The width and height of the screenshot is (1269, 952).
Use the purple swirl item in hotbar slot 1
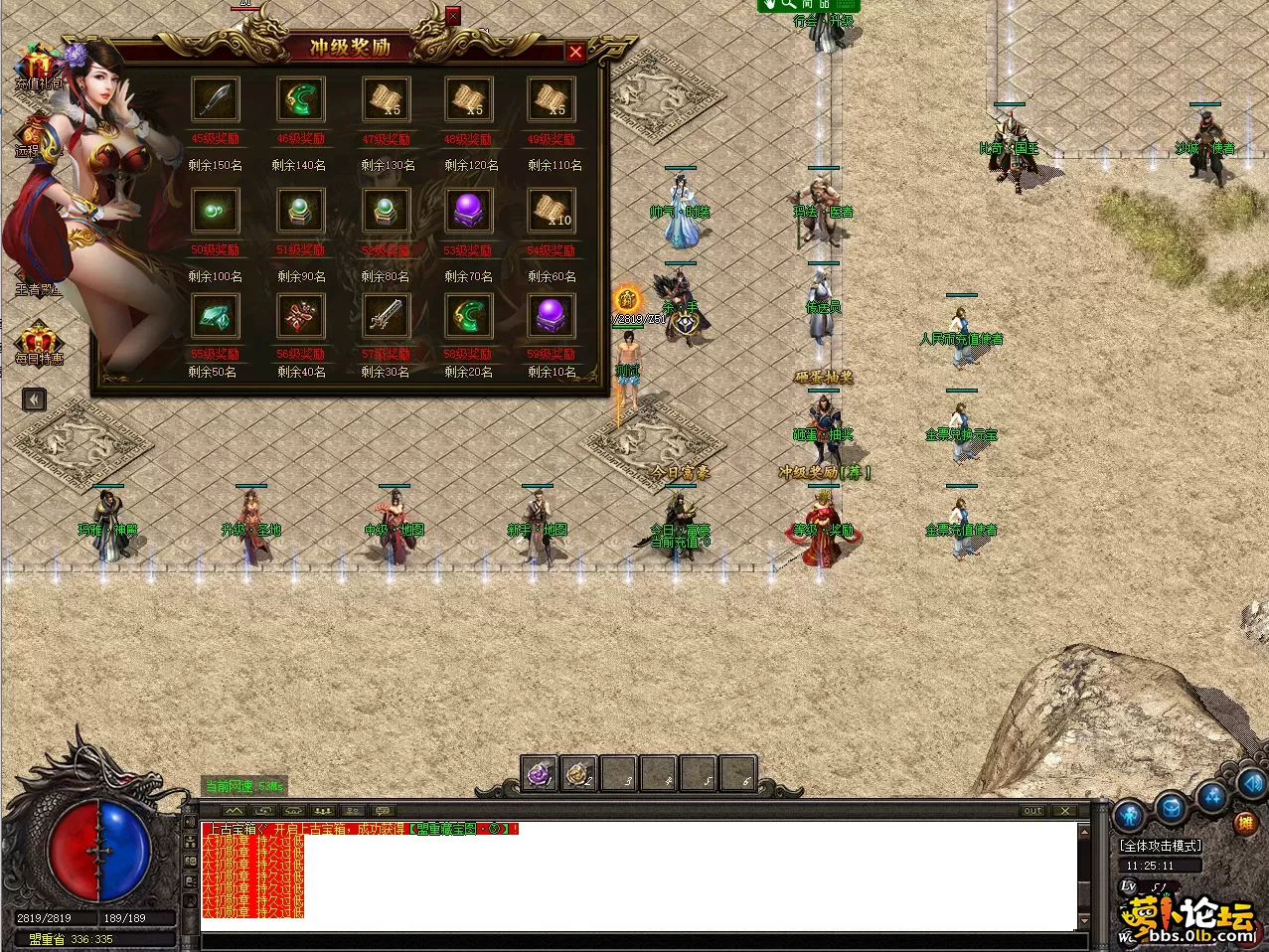click(x=540, y=774)
